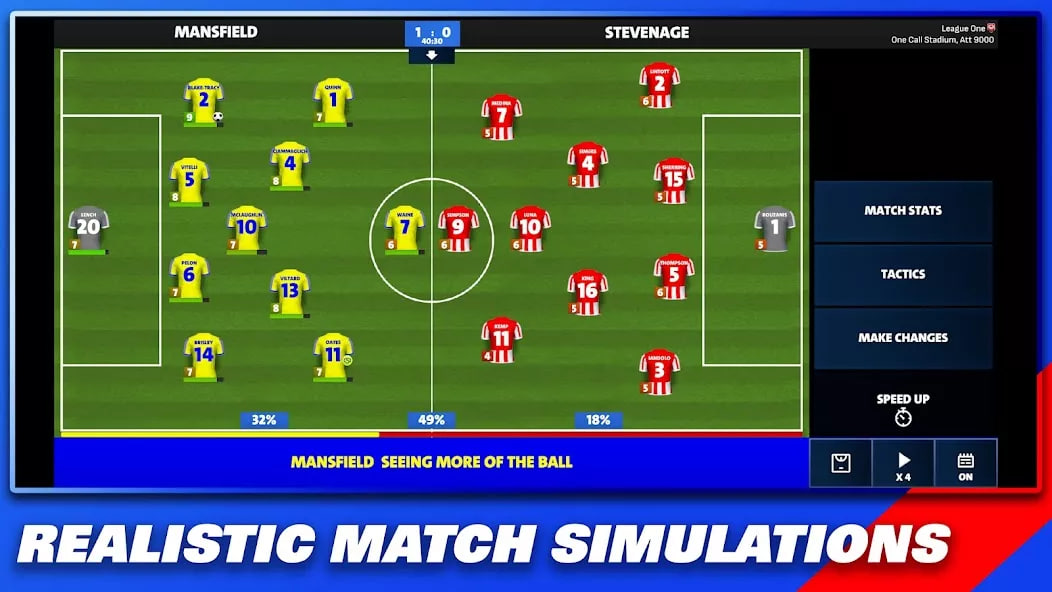Click the down arrow beneath the score
Screen dimensions: 1052x592
(x=432, y=56)
